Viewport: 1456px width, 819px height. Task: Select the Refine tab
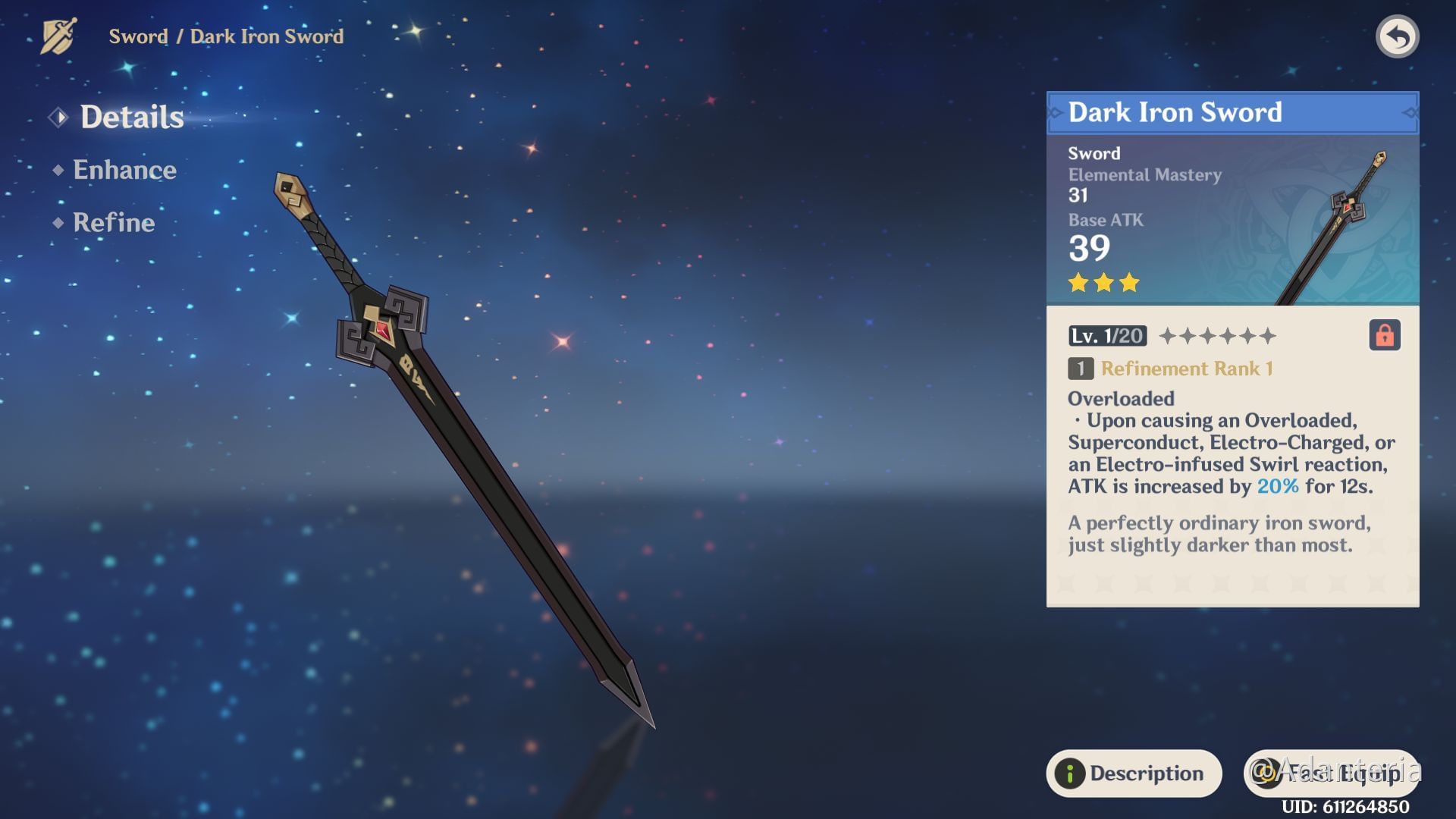[114, 222]
